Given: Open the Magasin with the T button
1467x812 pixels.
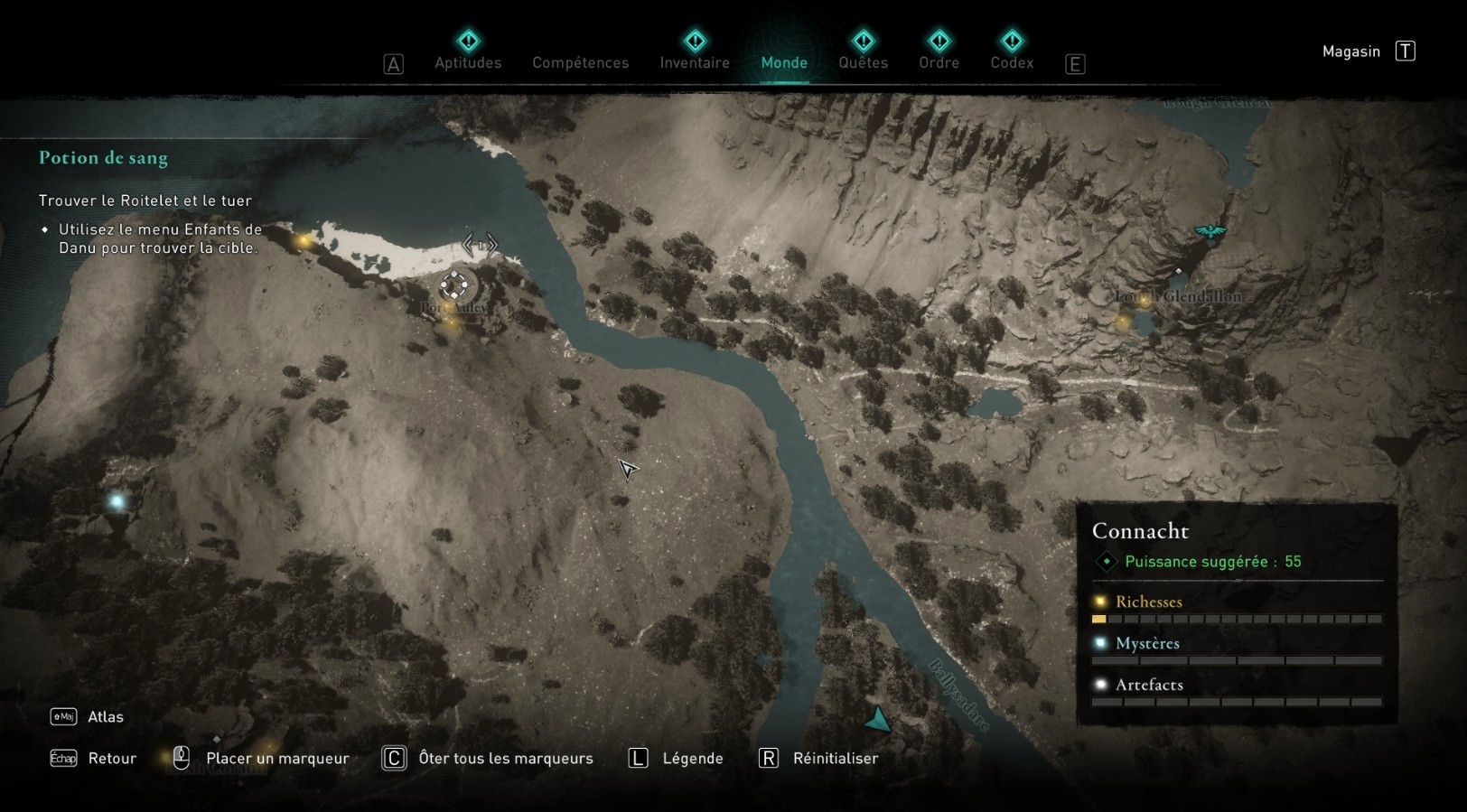Looking at the screenshot, I should point(1406,51).
